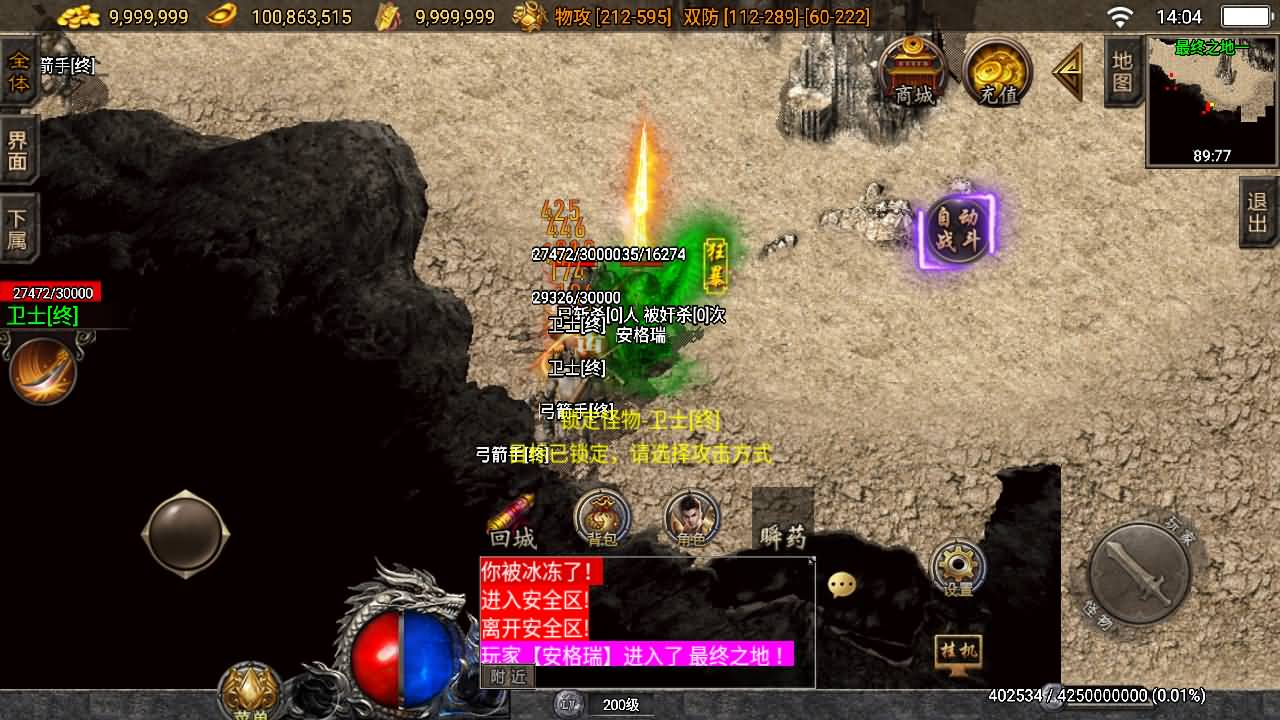1280x720 pixels.
Task: Toggle 挂机 idle mode
Action: [x=957, y=652]
